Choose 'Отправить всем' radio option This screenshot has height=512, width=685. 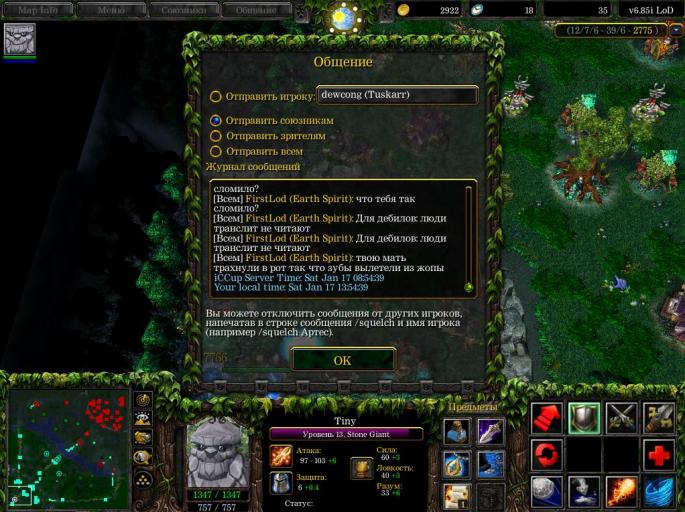click(216, 151)
